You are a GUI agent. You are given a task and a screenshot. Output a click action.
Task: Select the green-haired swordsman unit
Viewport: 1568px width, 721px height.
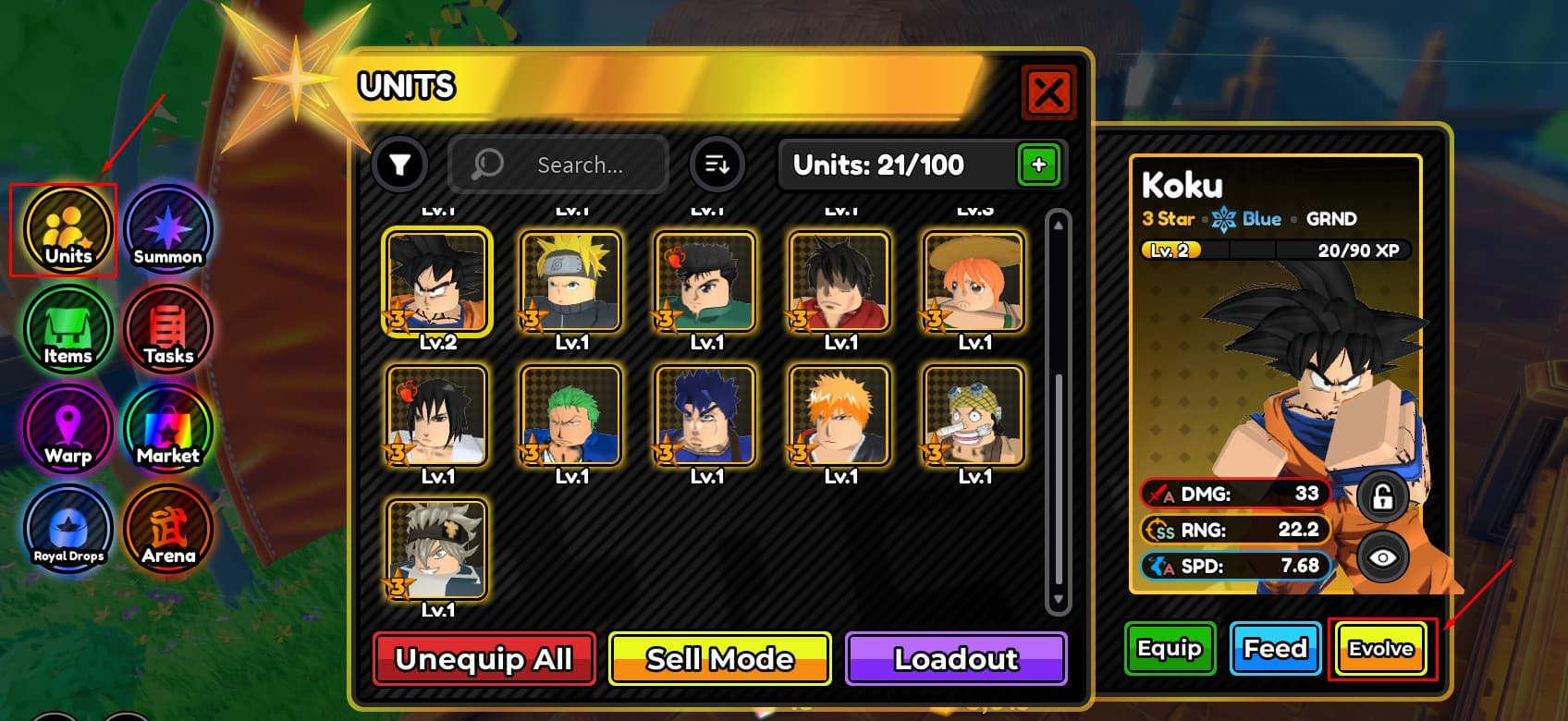pos(570,415)
